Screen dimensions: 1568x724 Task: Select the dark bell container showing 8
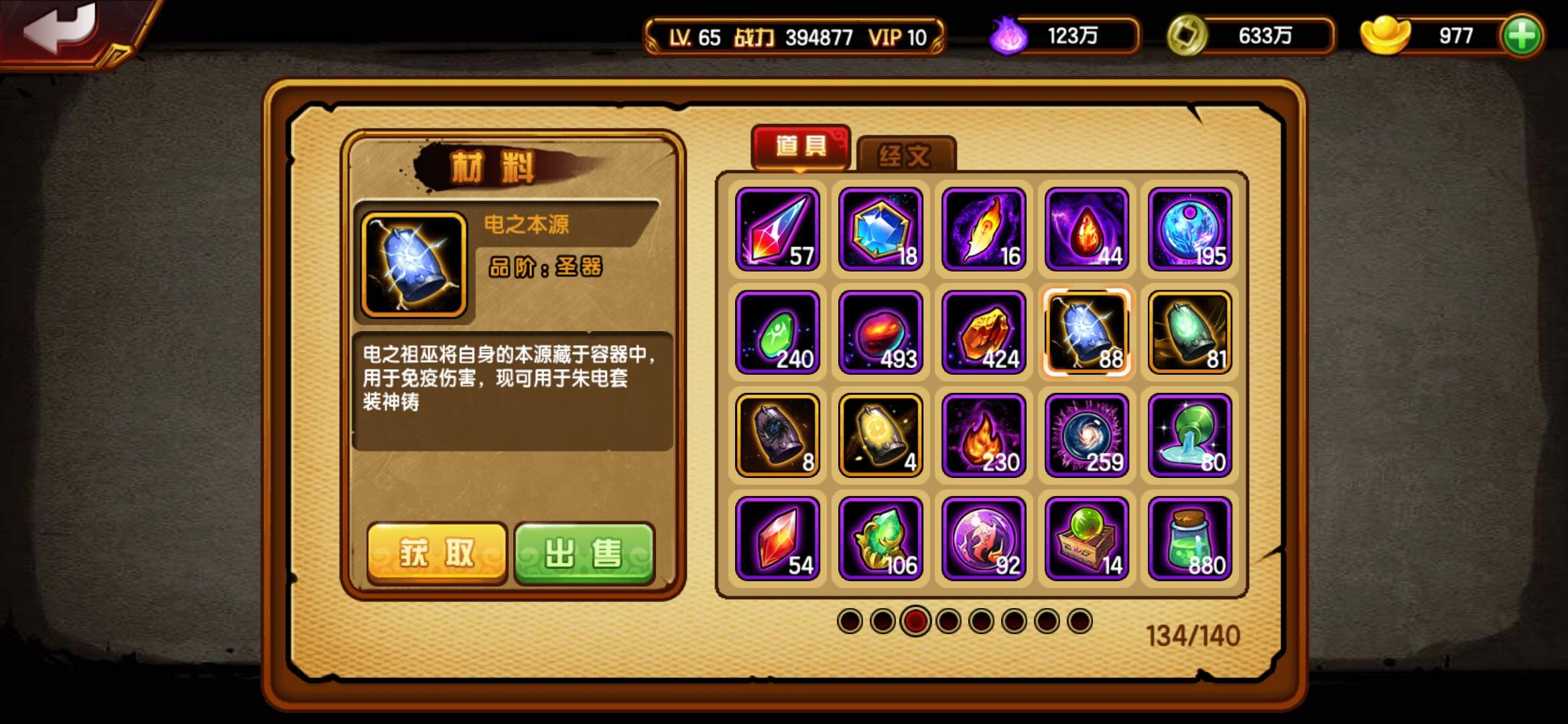click(x=777, y=436)
